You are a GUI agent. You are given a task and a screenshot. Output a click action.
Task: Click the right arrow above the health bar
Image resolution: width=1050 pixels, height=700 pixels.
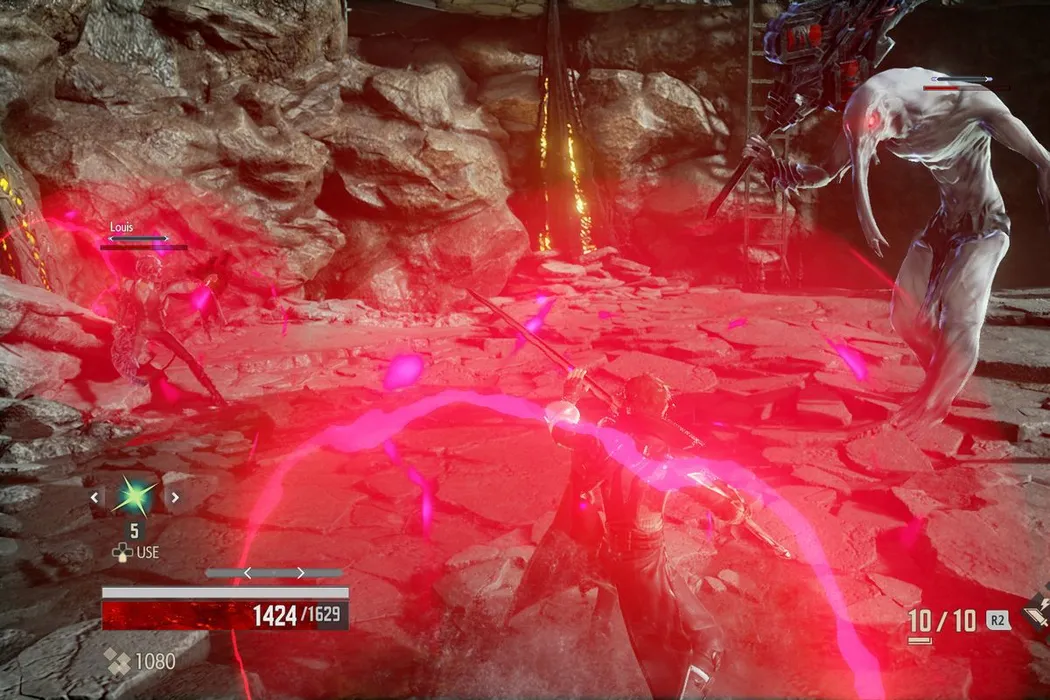coord(299,573)
